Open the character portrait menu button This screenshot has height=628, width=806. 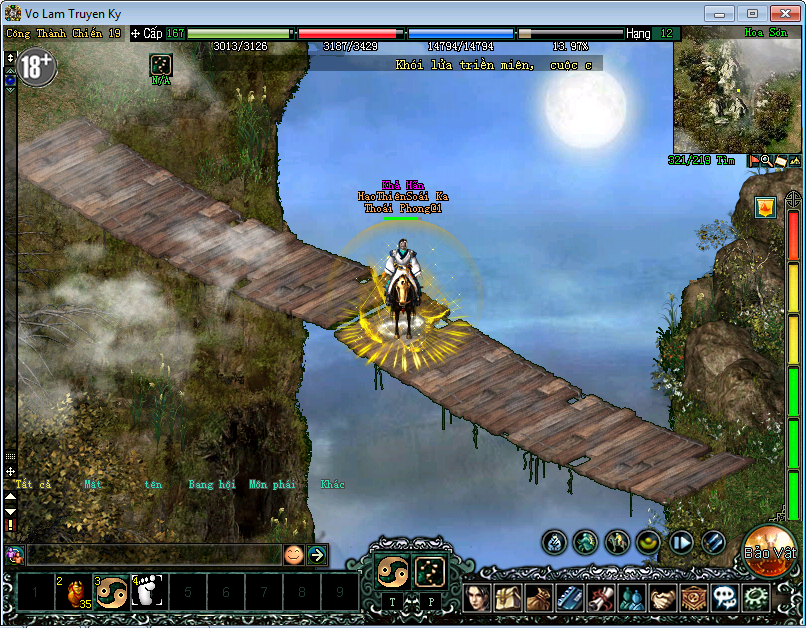tap(477, 598)
